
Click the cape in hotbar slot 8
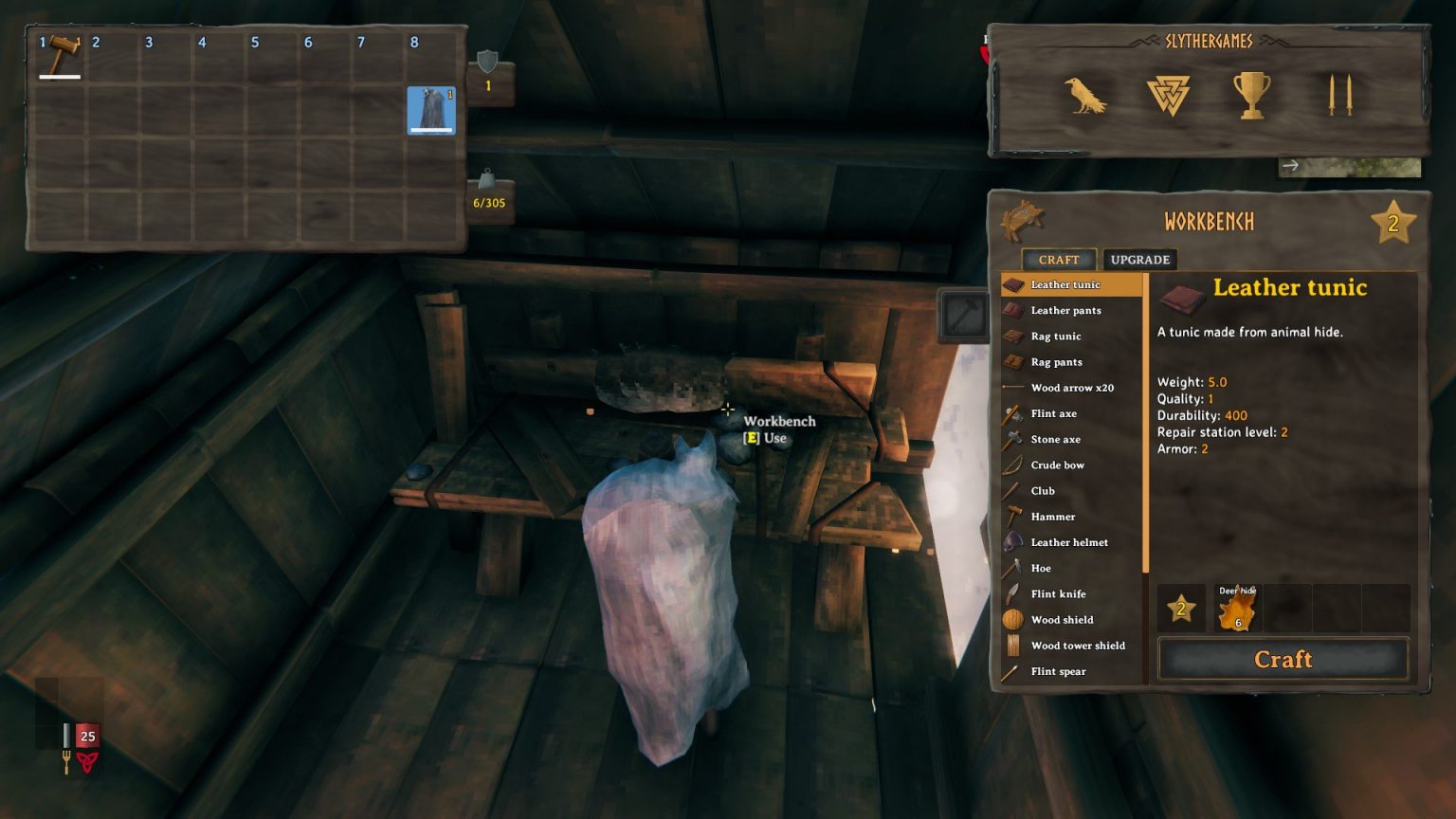click(431, 110)
